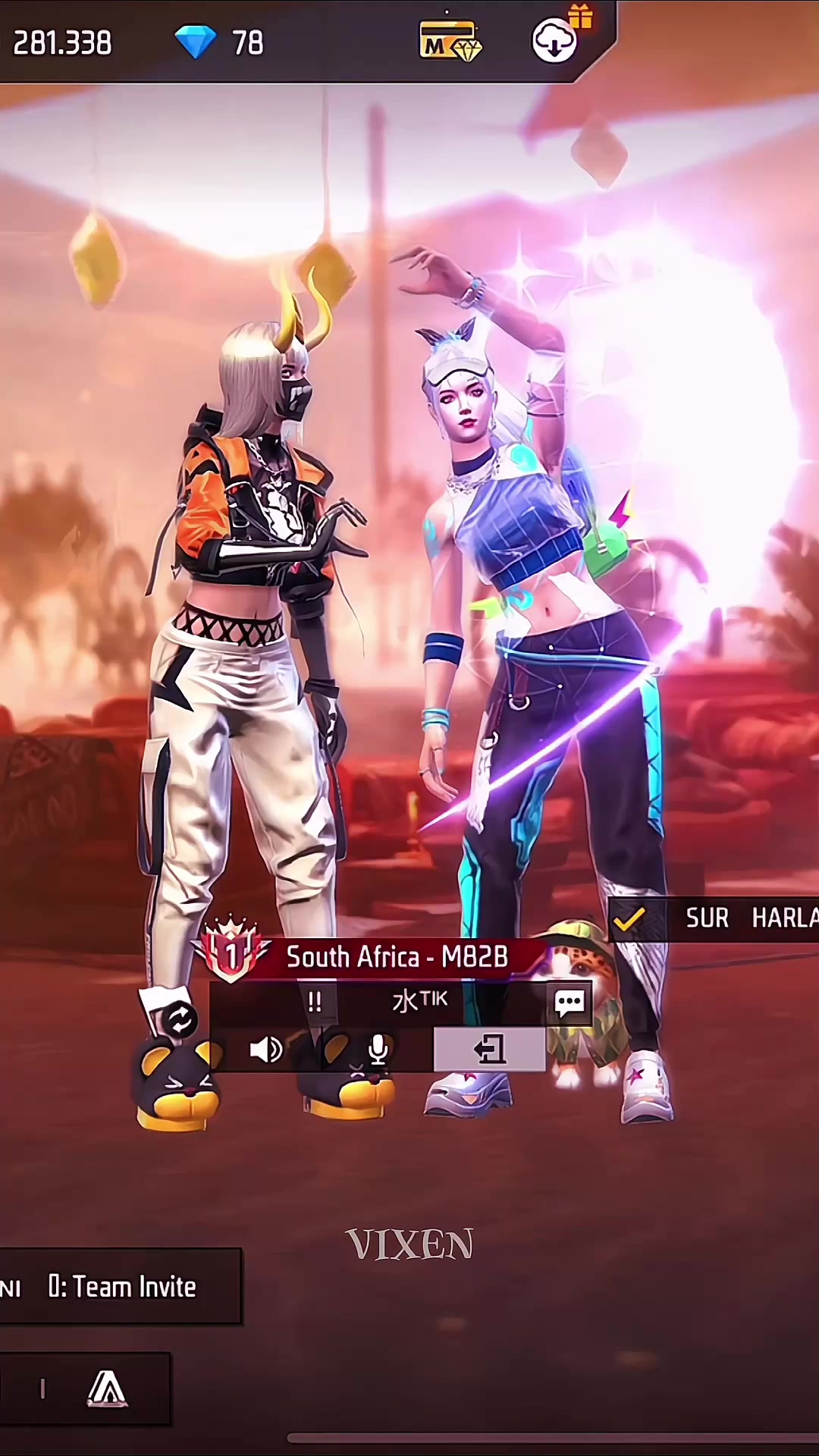This screenshot has width=819, height=1456.
Task: Tap the blue diamond currency icon
Action: coord(196,42)
